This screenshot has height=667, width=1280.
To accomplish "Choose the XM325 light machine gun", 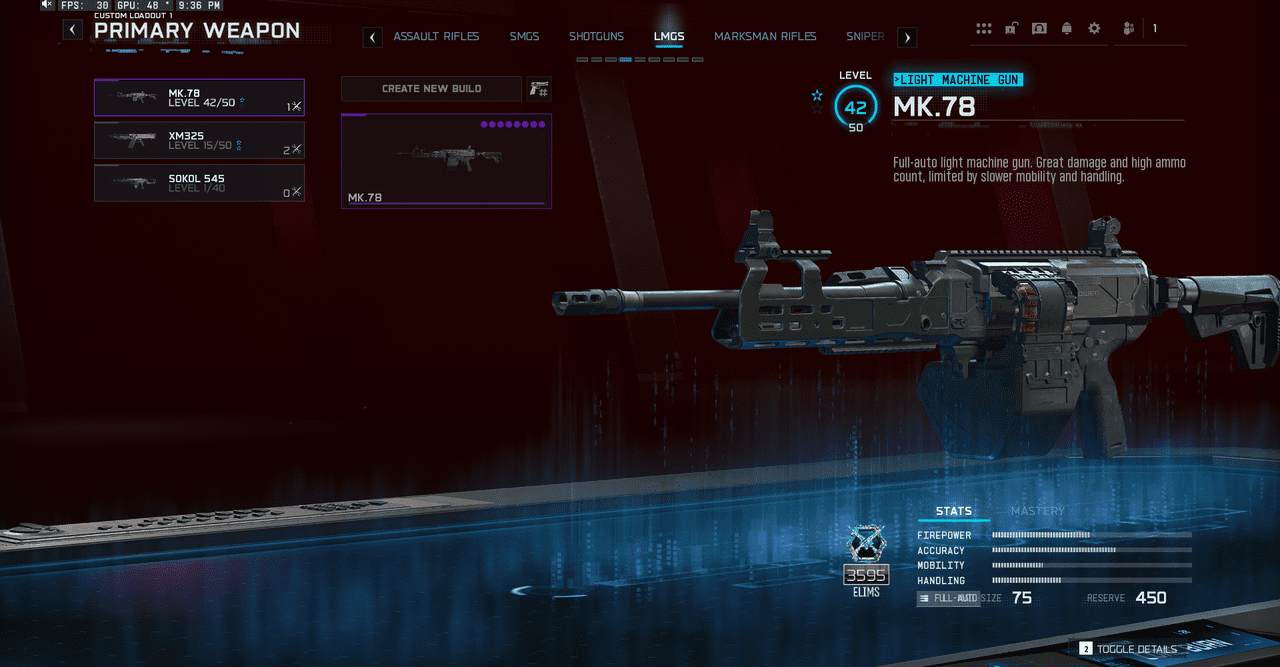I will point(199,141).
